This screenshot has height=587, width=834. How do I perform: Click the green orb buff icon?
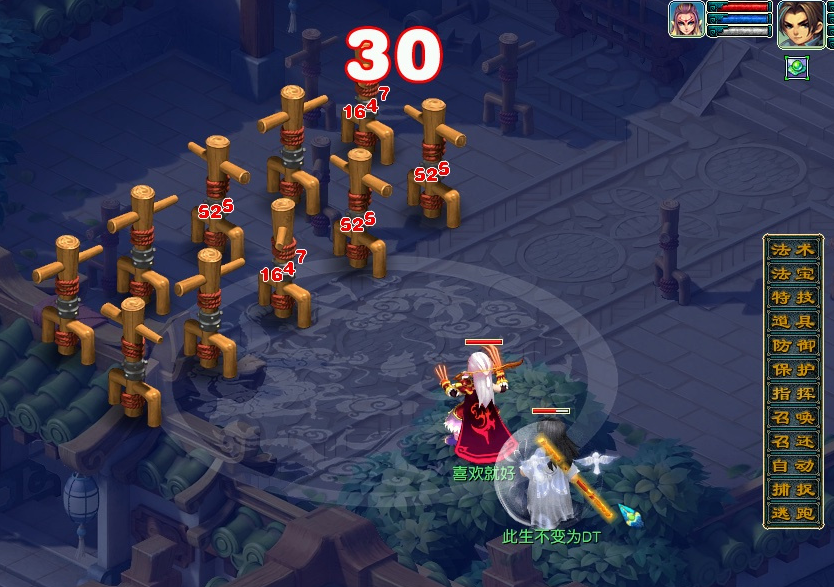coord(797,67)
